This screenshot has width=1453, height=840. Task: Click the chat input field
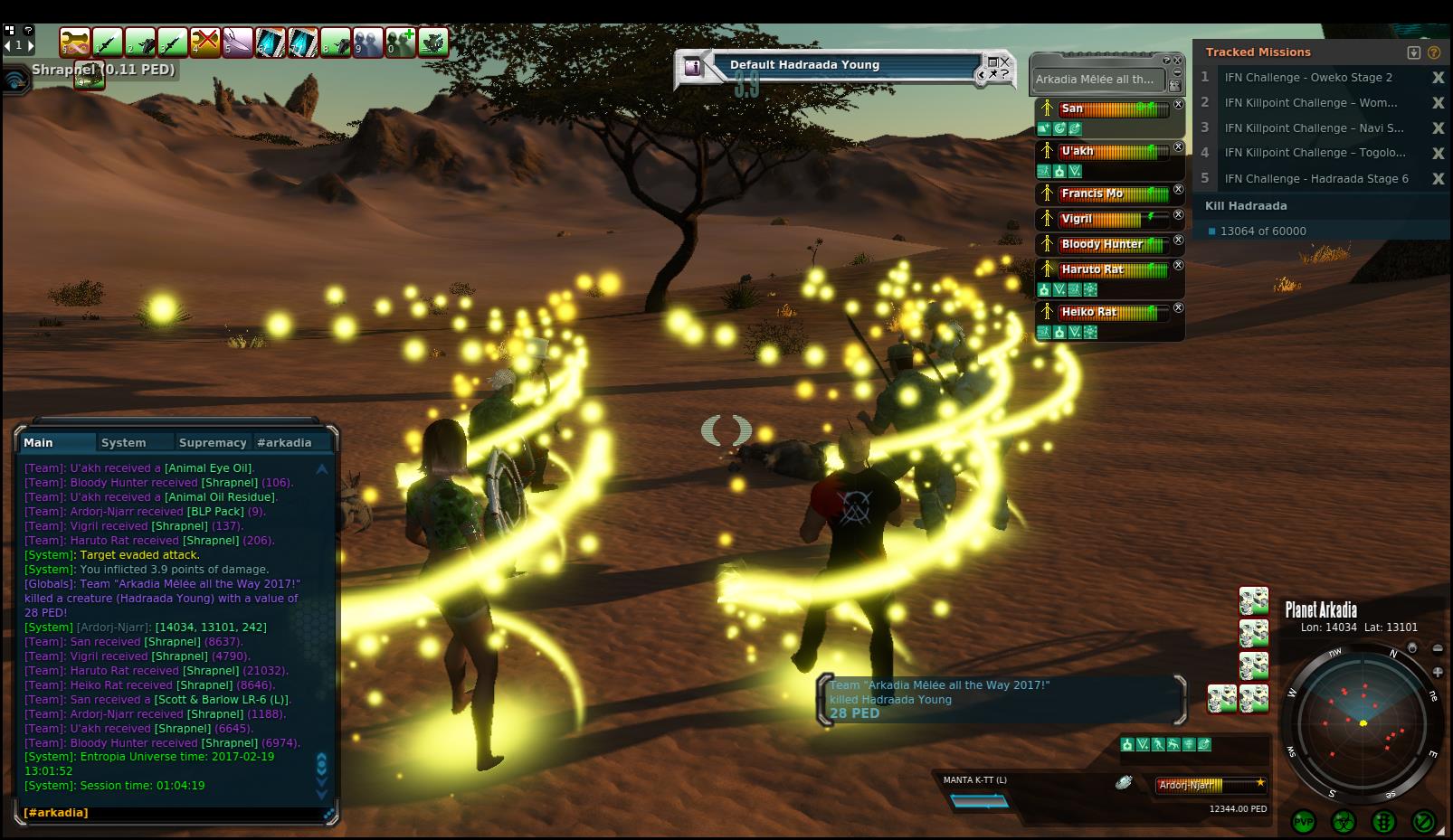coord(172,813)
